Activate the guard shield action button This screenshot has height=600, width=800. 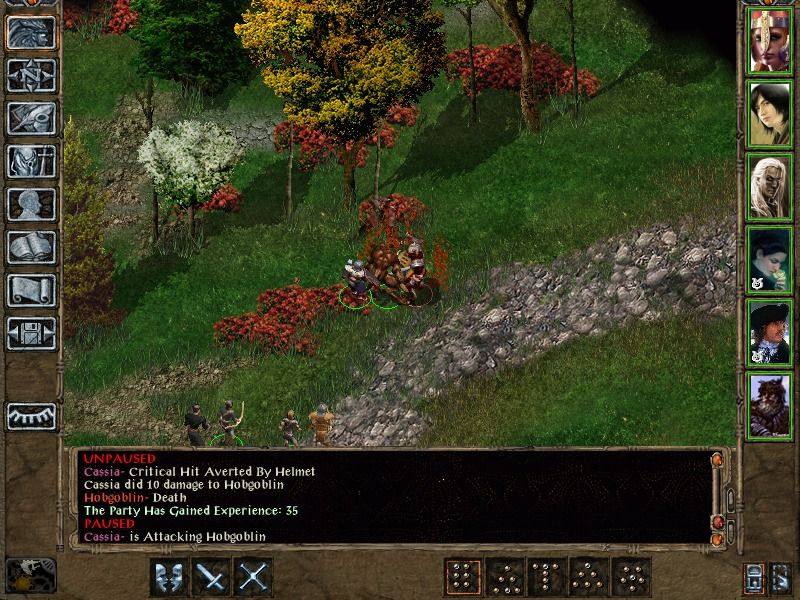pyautogui.click(x=168, y=577)
